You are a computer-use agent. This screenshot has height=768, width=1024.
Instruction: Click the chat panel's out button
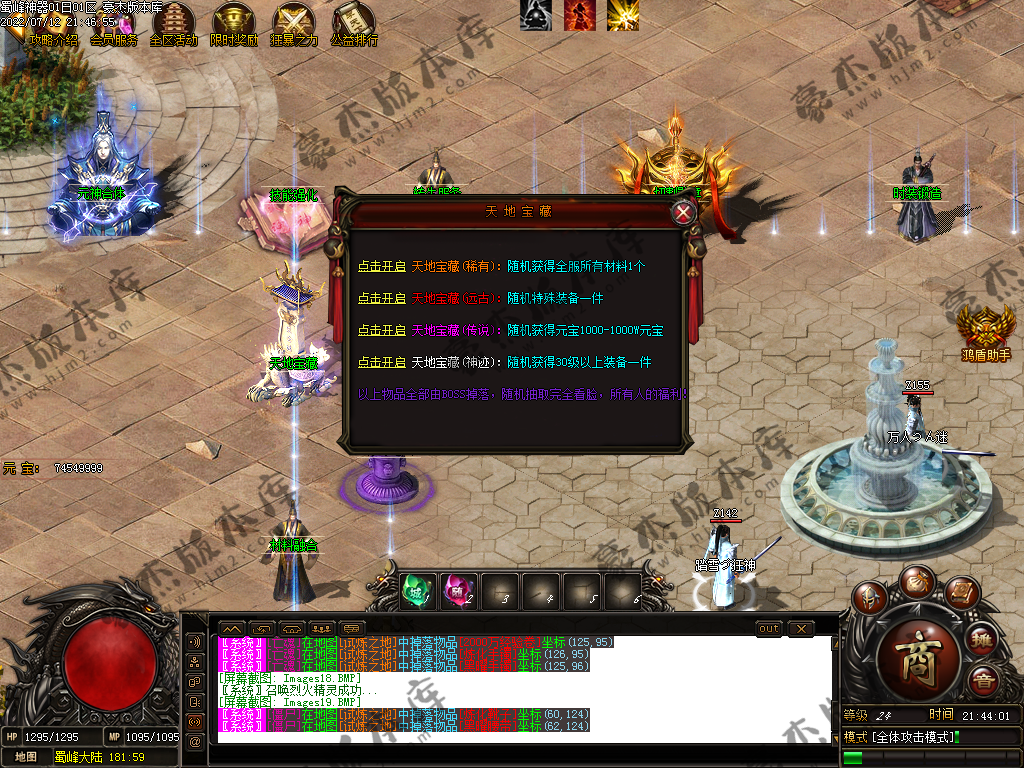pyautogui.click(x=768, y=628)
